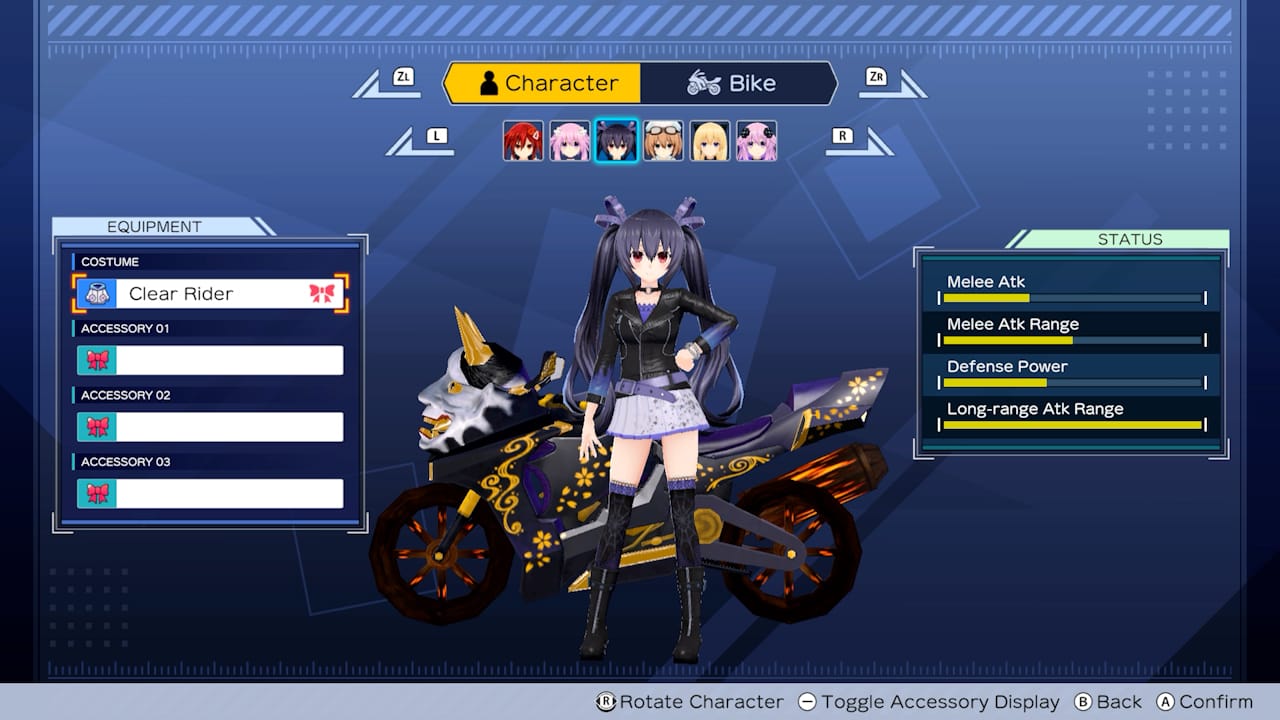Select the goggles-wearing character portrait

point(663,140)
